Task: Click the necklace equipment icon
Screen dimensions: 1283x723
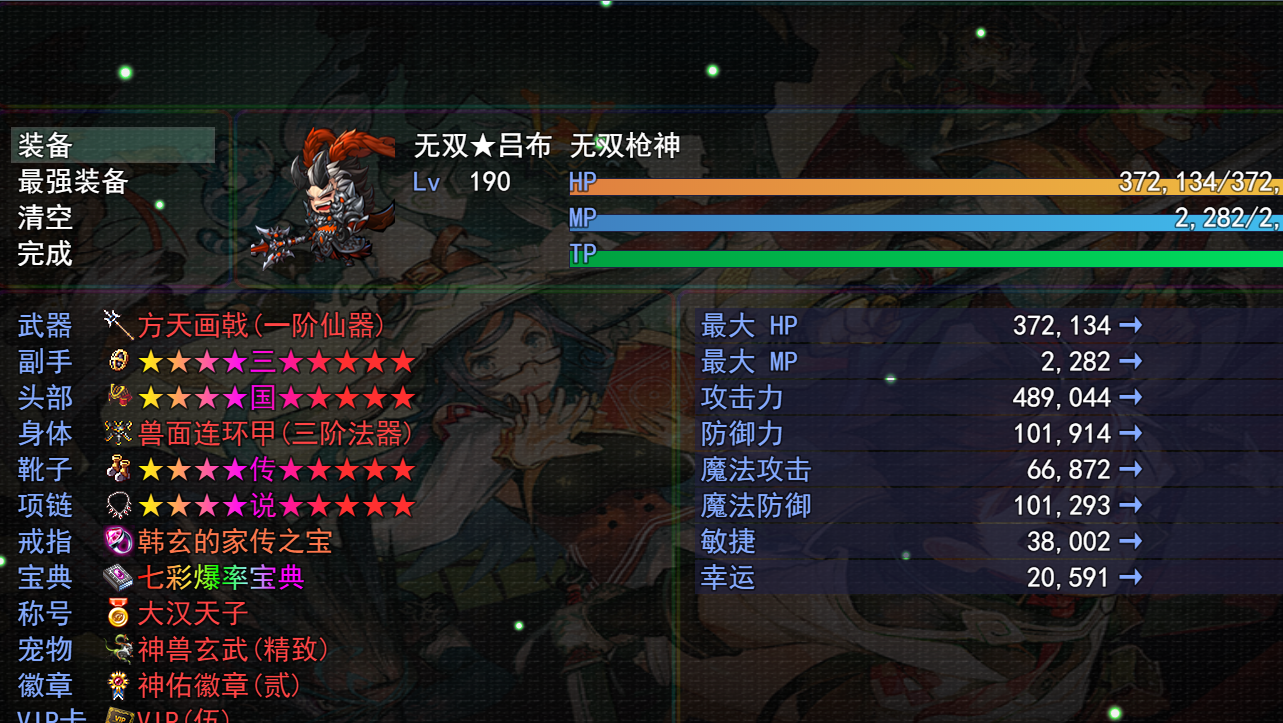Action: tap(118, 506)
